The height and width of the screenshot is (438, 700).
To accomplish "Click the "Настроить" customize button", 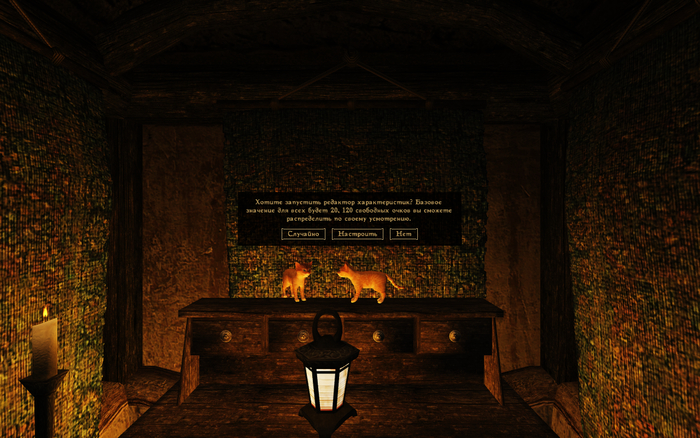I will tap(357, 234).
